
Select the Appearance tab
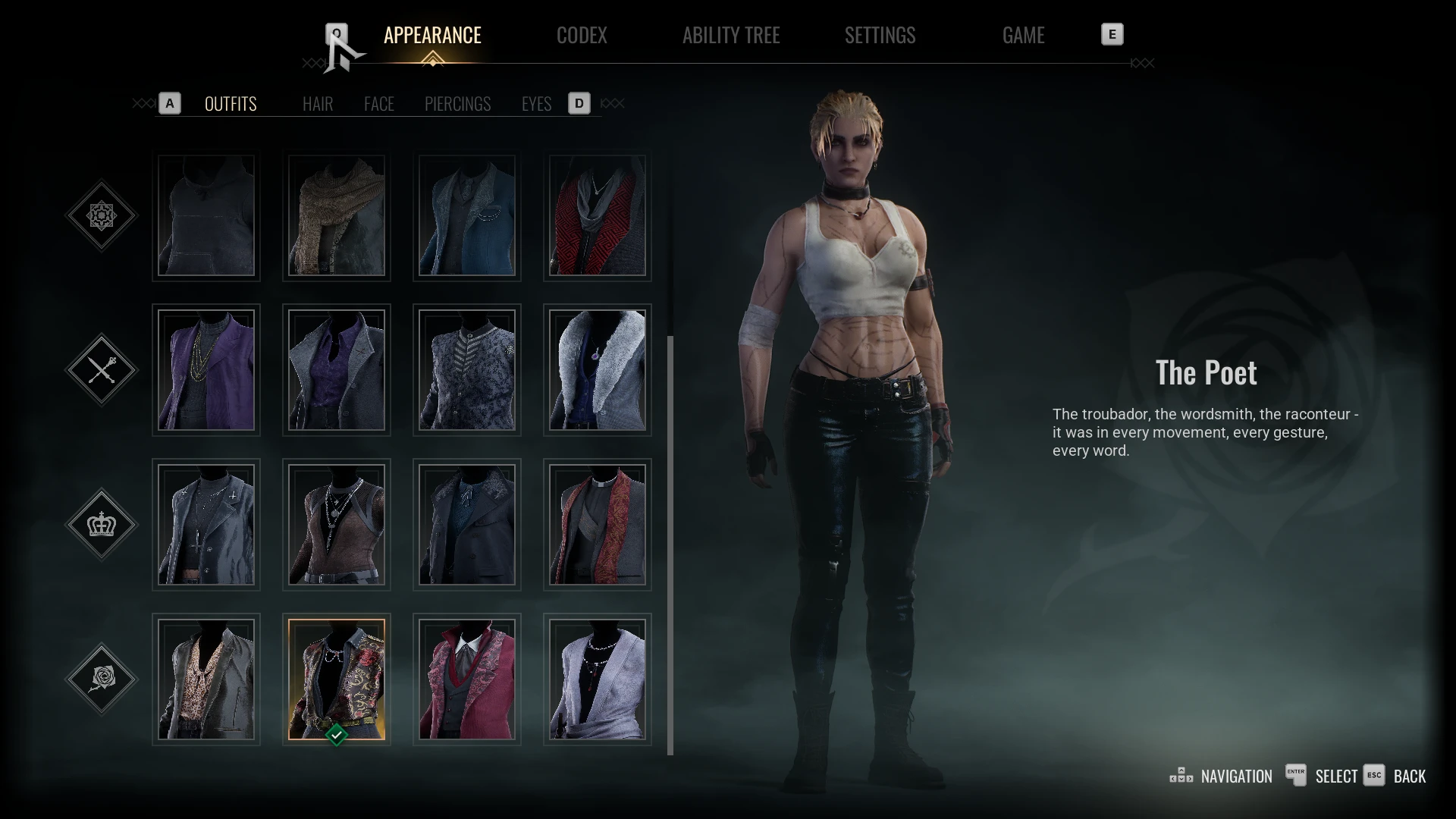coord(432,35)
